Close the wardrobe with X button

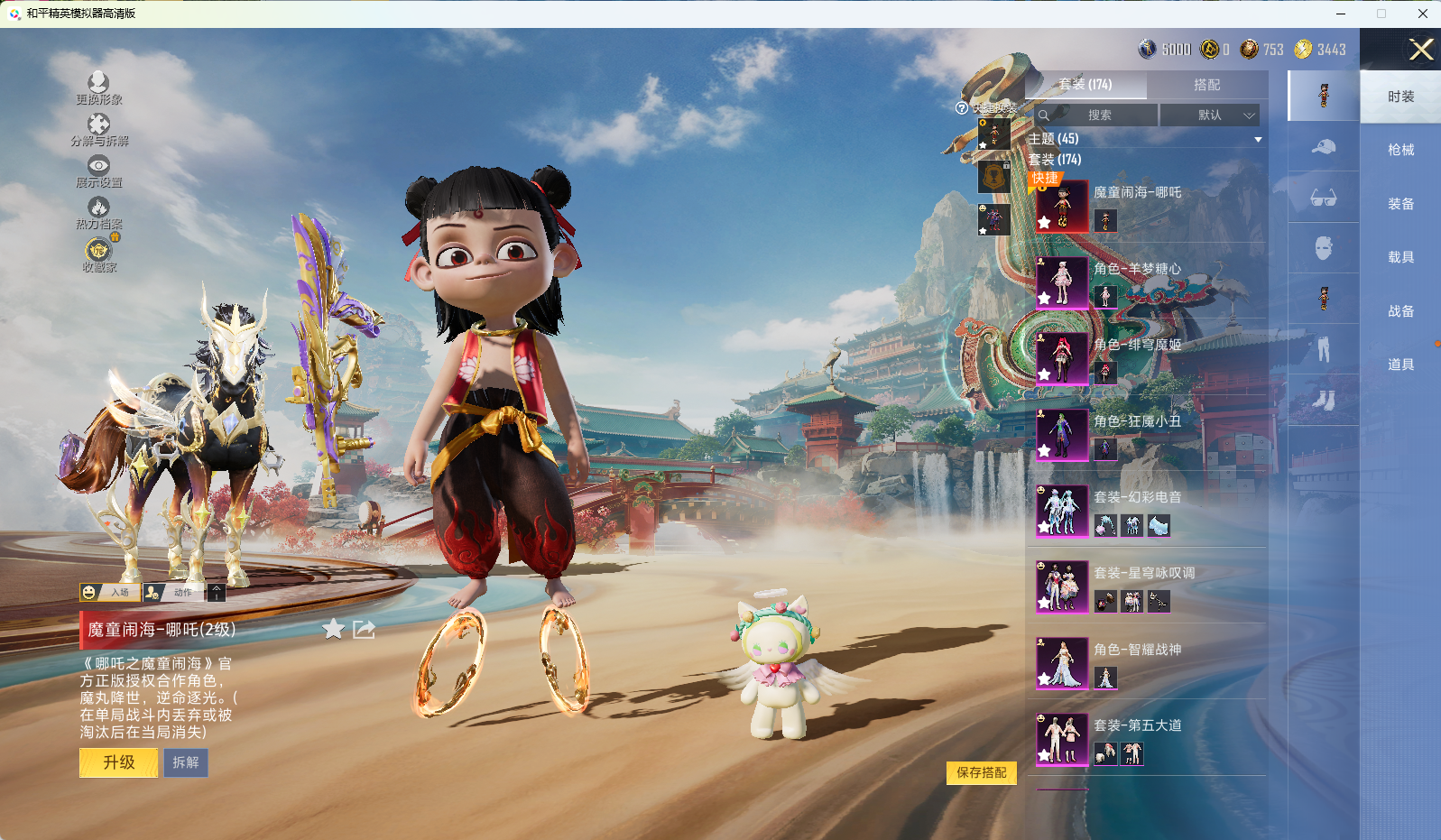(1421, 50)
